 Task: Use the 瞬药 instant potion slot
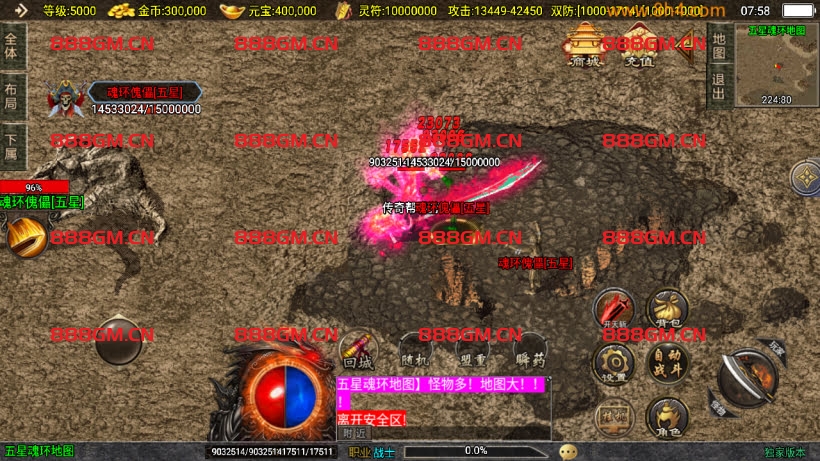531,350
